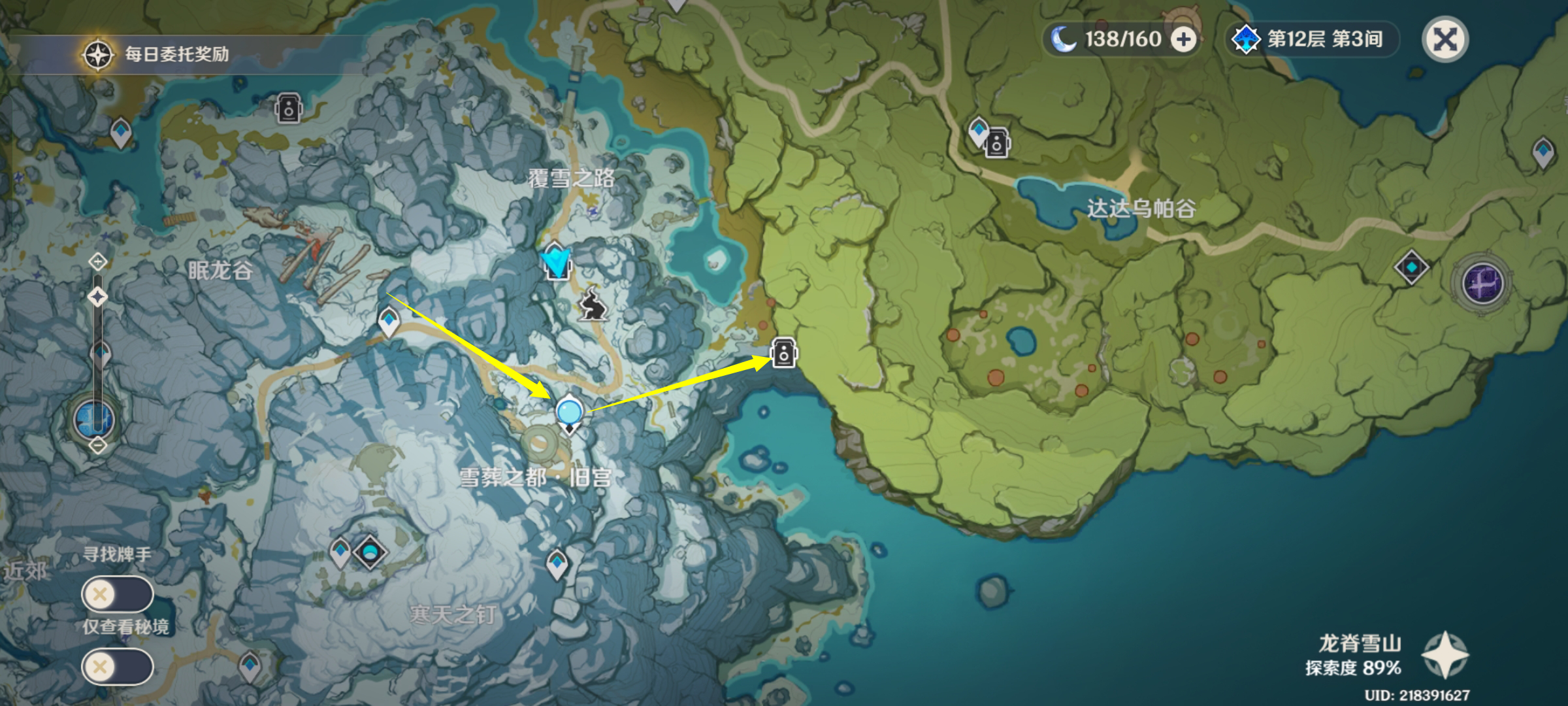Select the teleport waypoint below 雪葬之都·旧宫

click(x=557, y=563)
